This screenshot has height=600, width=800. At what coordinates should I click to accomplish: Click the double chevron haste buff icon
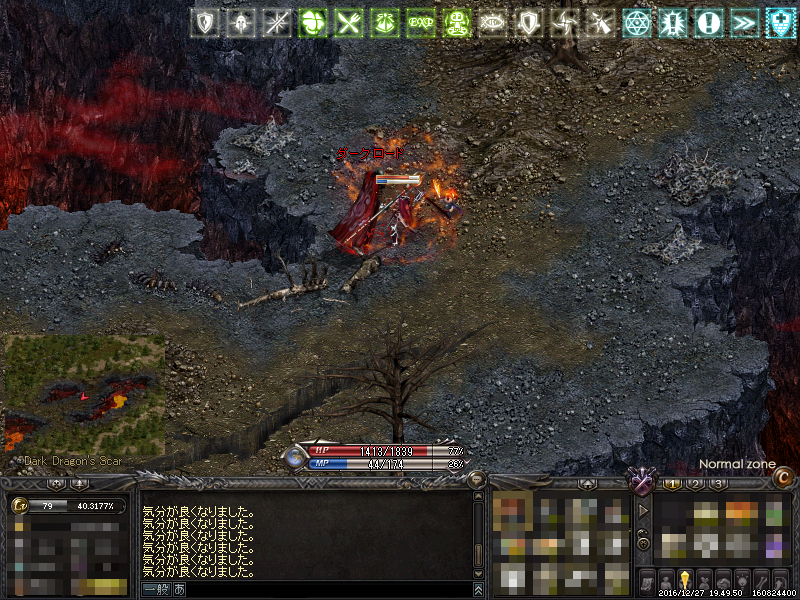point(745,22)
